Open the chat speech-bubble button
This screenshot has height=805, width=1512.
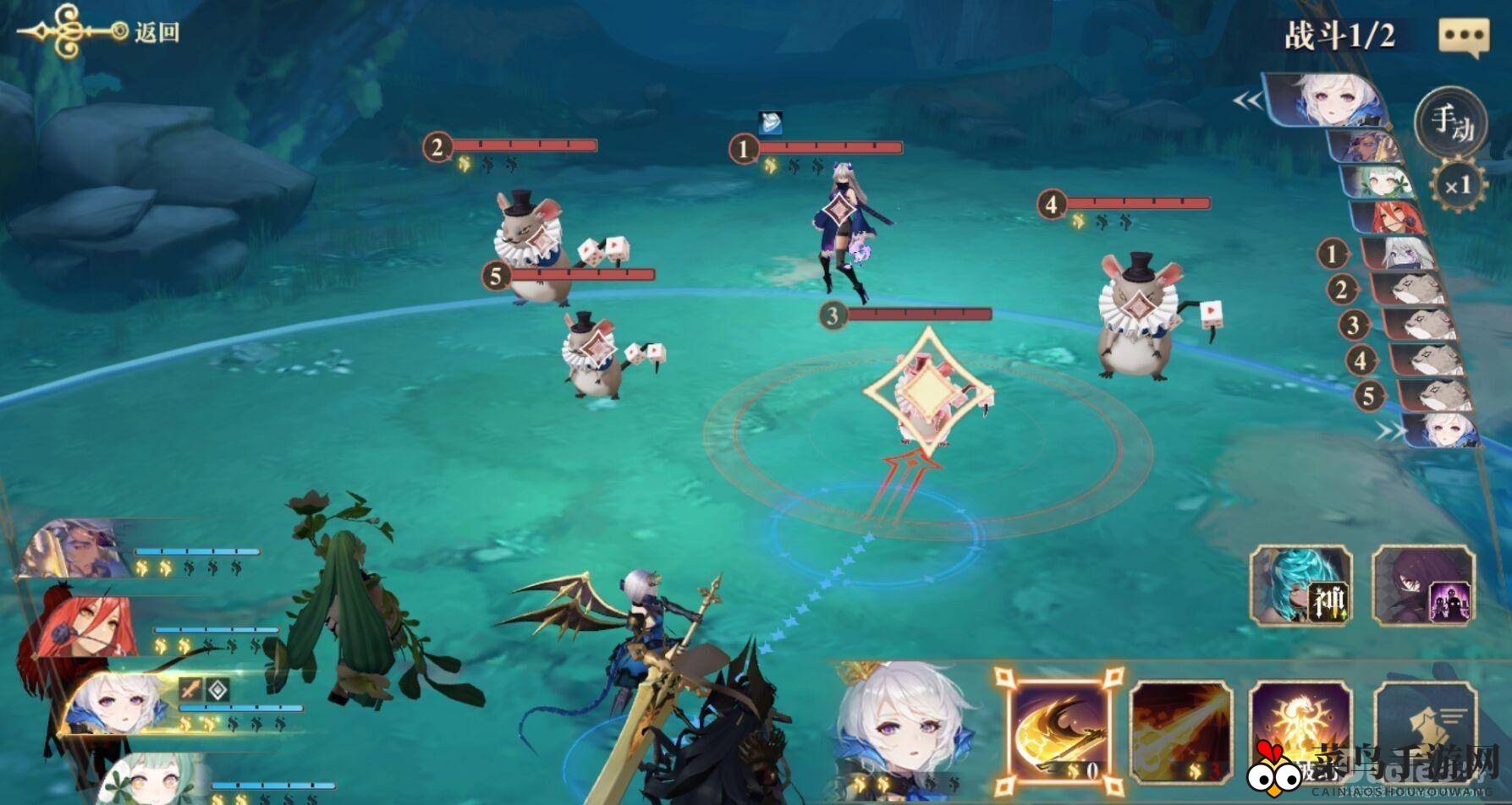click(x=1463, y=36)
